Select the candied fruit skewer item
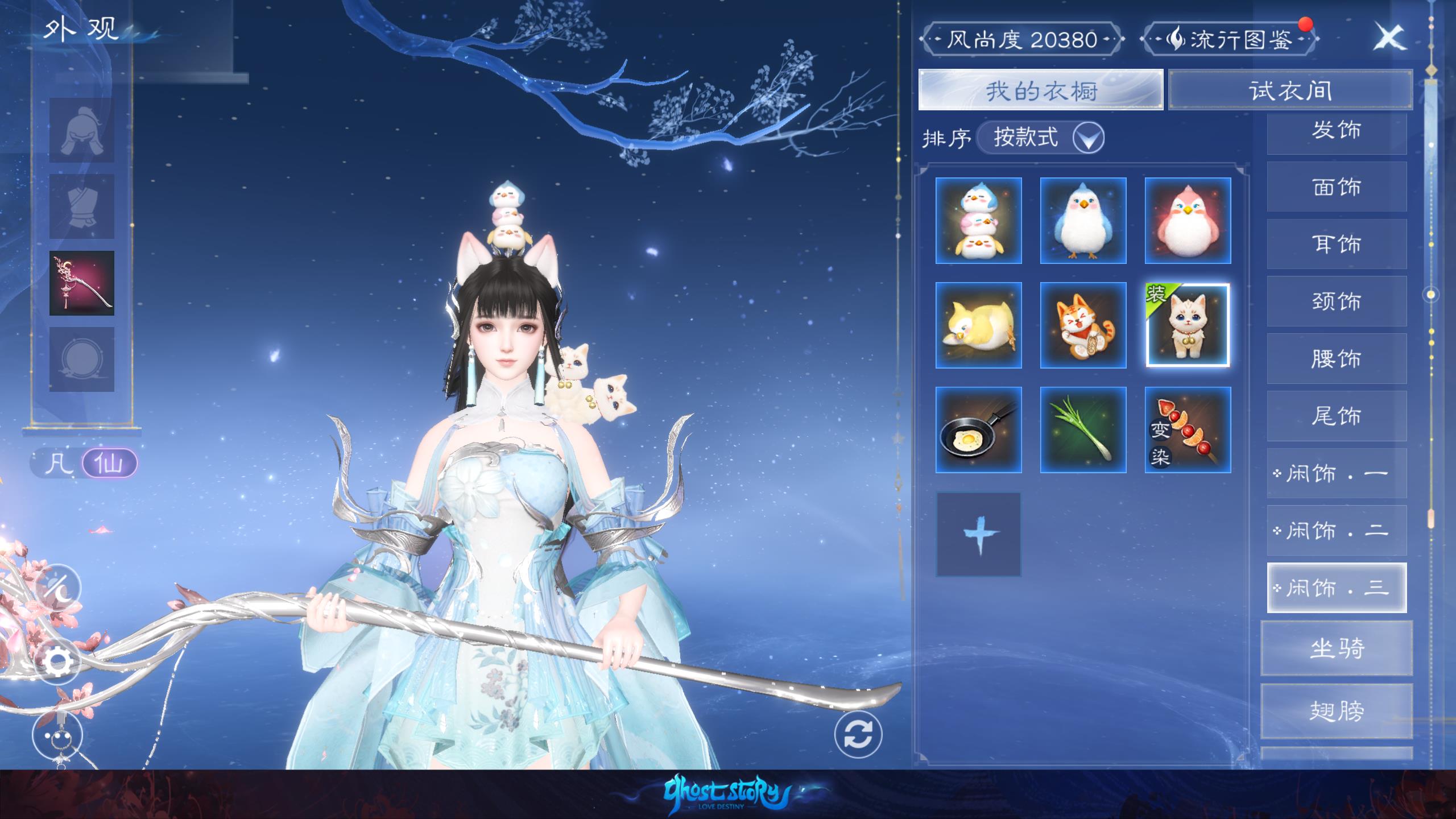Viewport: 1456px width, 819px height. pyautogui.click(x=1188, y=430)
